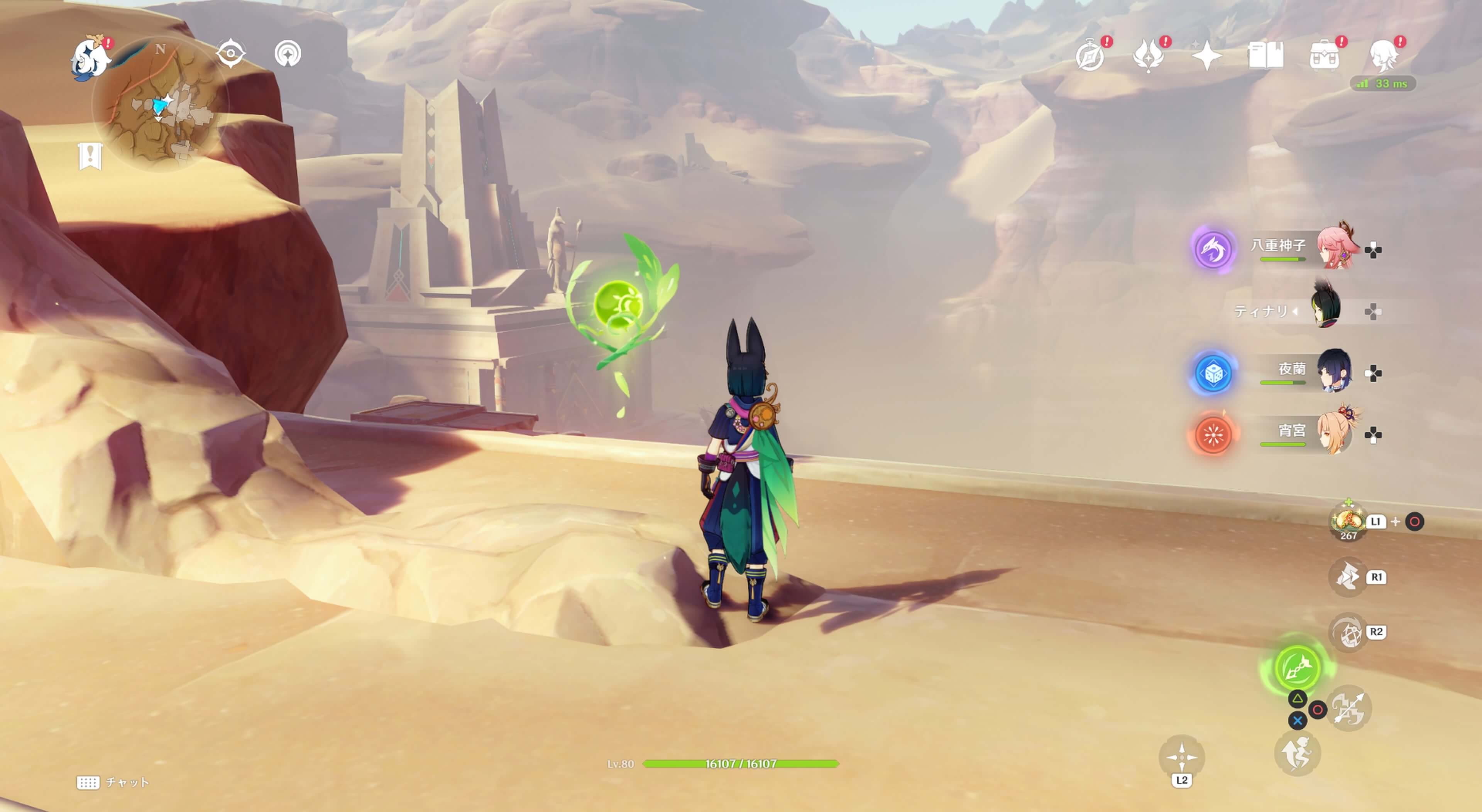Open the quest bookmark icon below the minimap

pyautogui.click(x=90, y=156)
